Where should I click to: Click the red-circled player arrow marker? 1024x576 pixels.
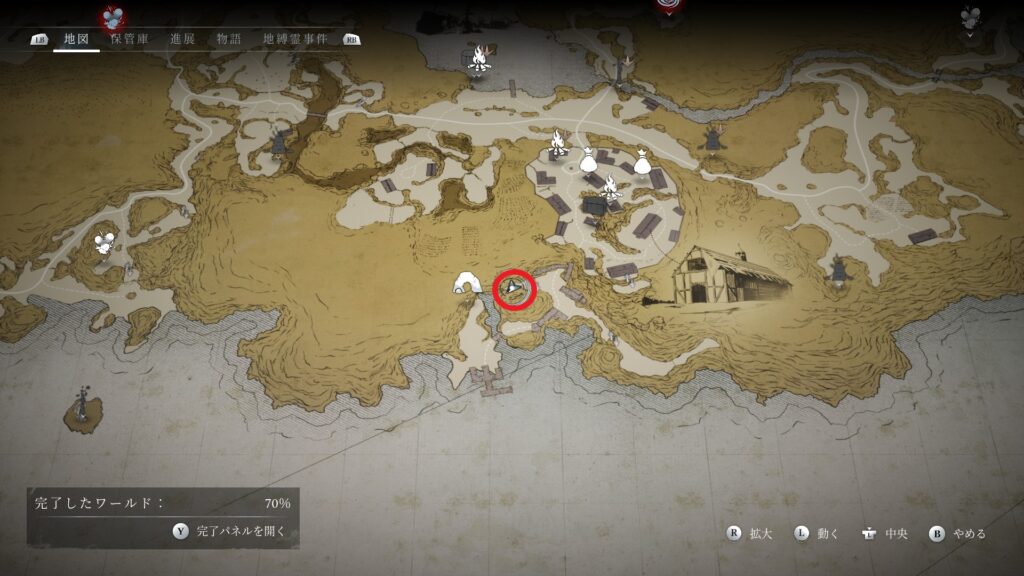515,289
